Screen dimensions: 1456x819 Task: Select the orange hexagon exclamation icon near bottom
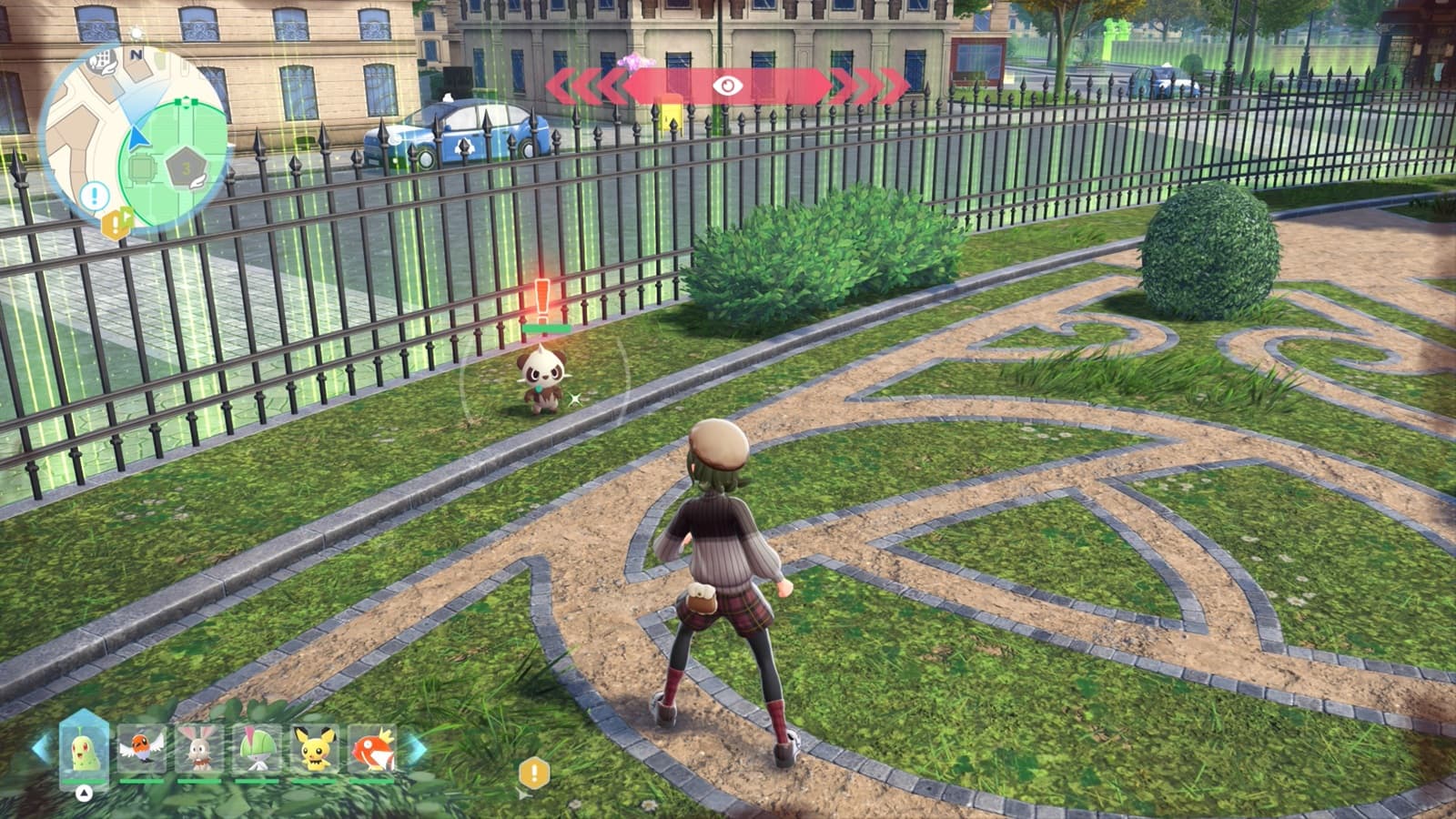[x=534, y=773]
